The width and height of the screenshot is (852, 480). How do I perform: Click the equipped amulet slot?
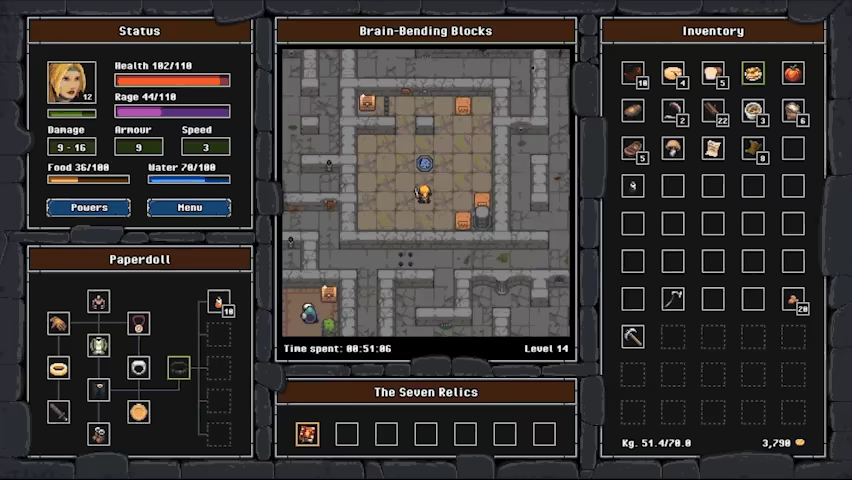139,323
